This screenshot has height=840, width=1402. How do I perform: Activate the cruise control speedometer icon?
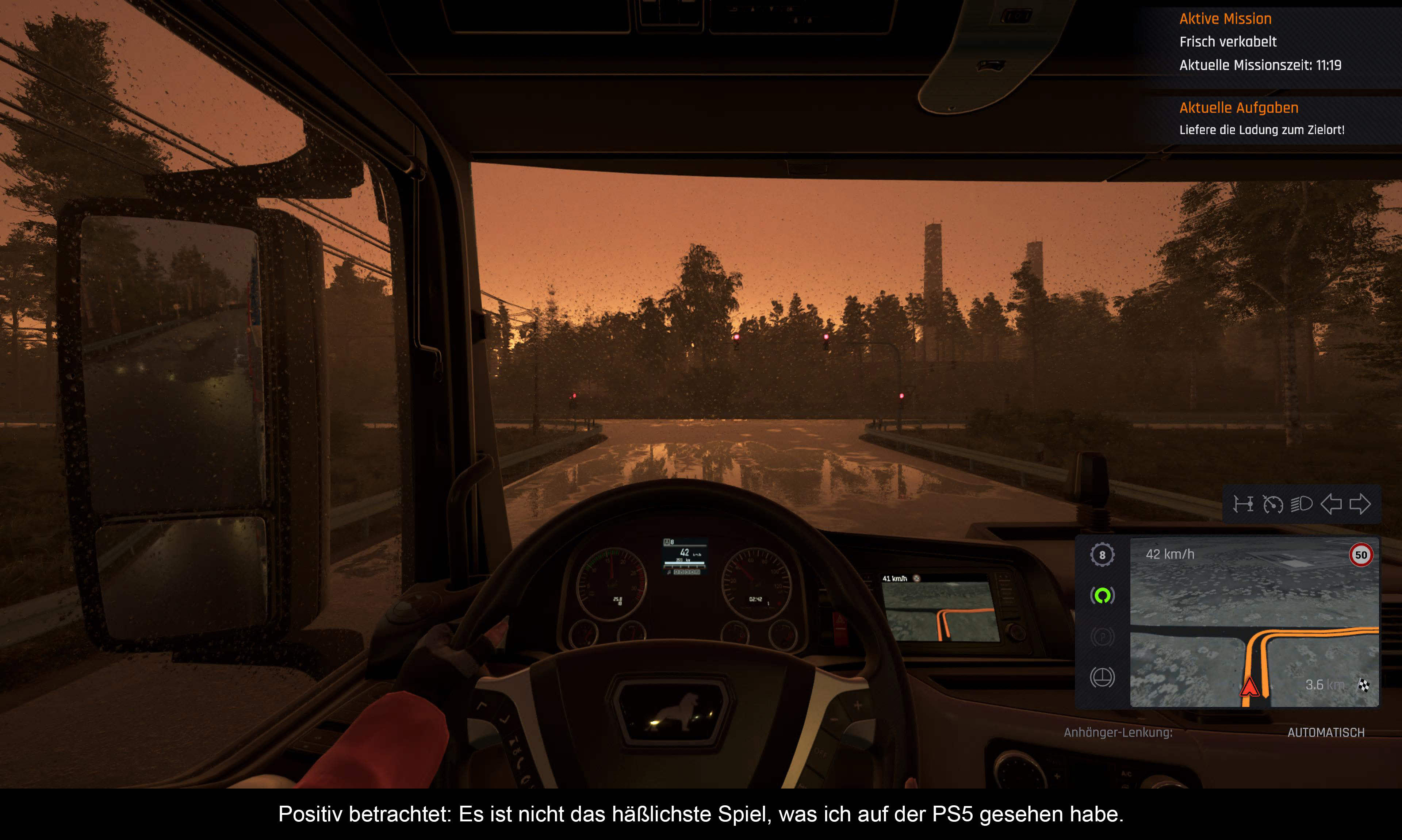(x=1272, y=504)
